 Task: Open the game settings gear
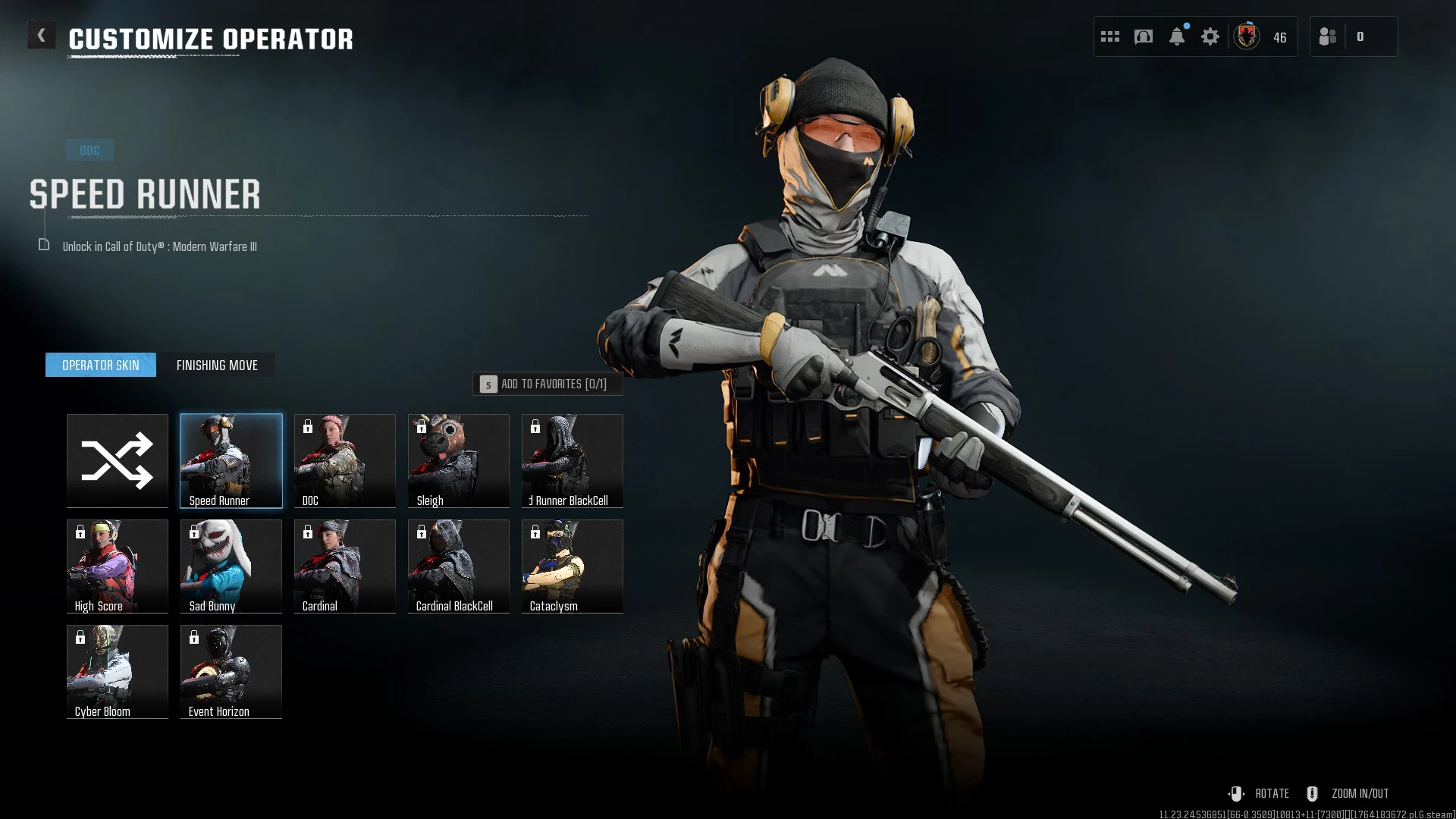[1210, 36]
